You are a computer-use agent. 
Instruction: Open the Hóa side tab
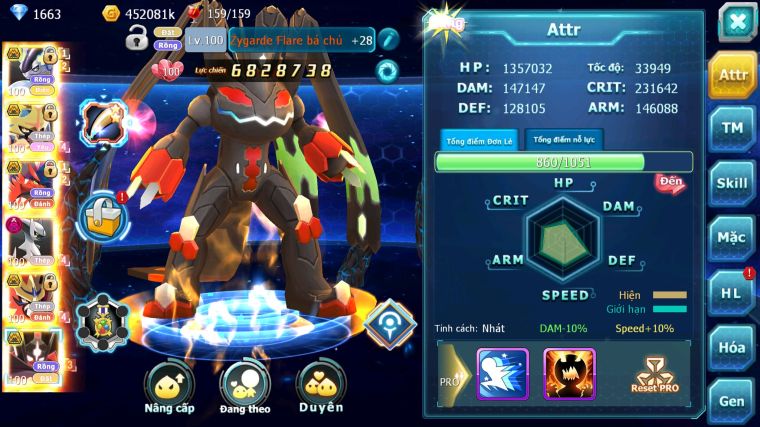tap(733, 347)
